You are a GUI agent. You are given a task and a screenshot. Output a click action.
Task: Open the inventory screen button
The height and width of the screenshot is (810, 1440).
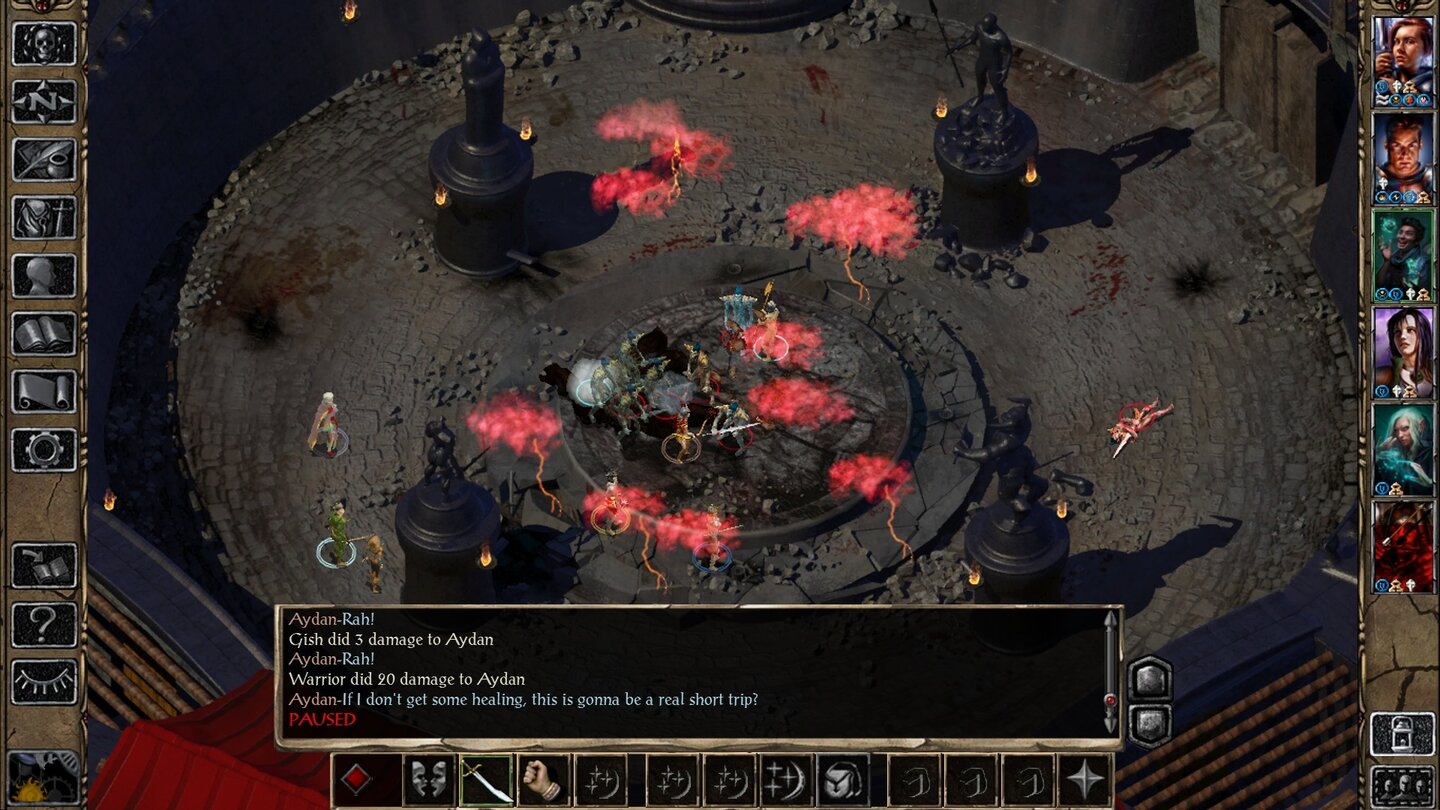[x=44, y=217]
